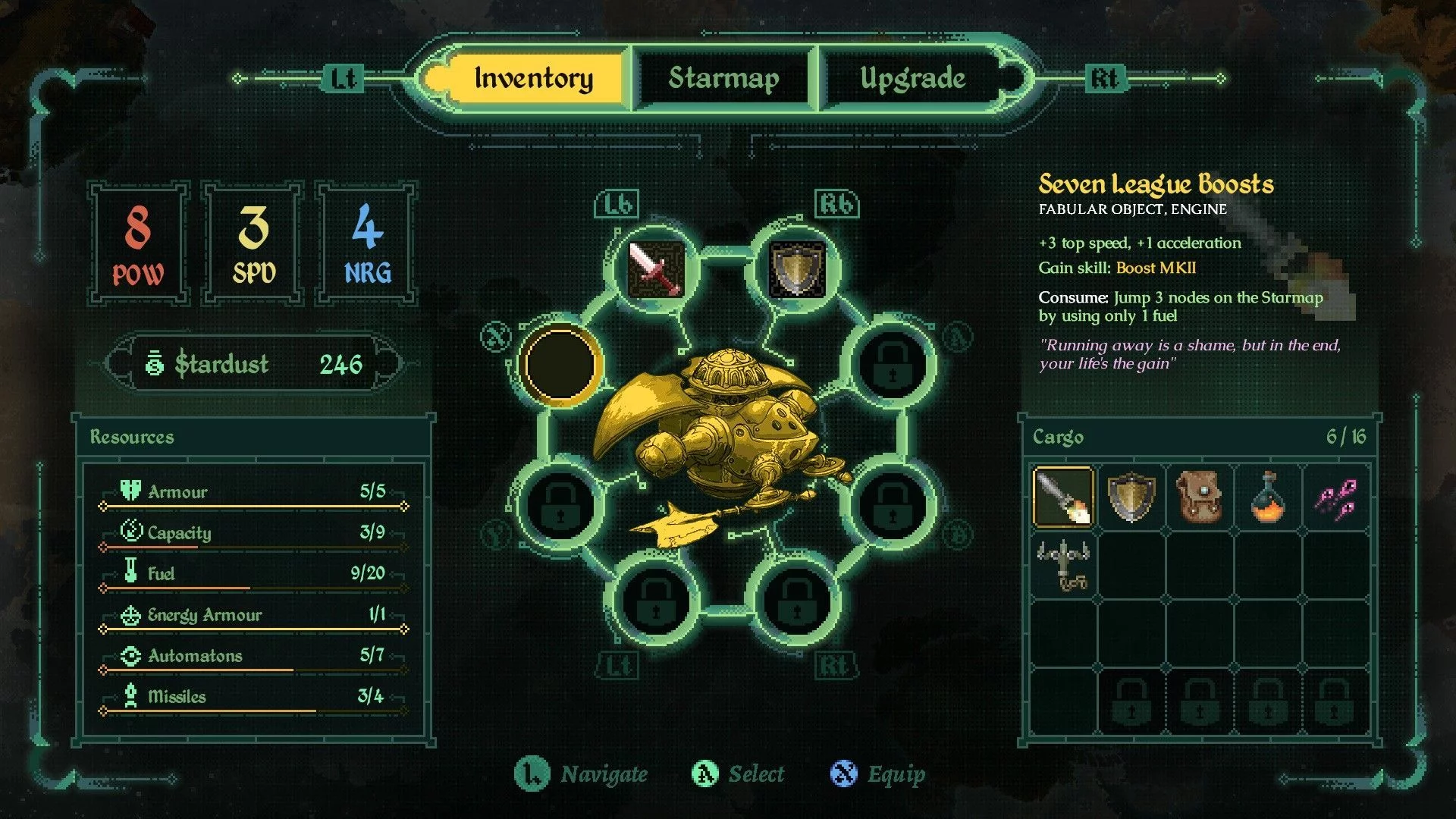The image size is (1456, 819).
Task: Select the equipped sword slot
Action: tap(656, 268)
